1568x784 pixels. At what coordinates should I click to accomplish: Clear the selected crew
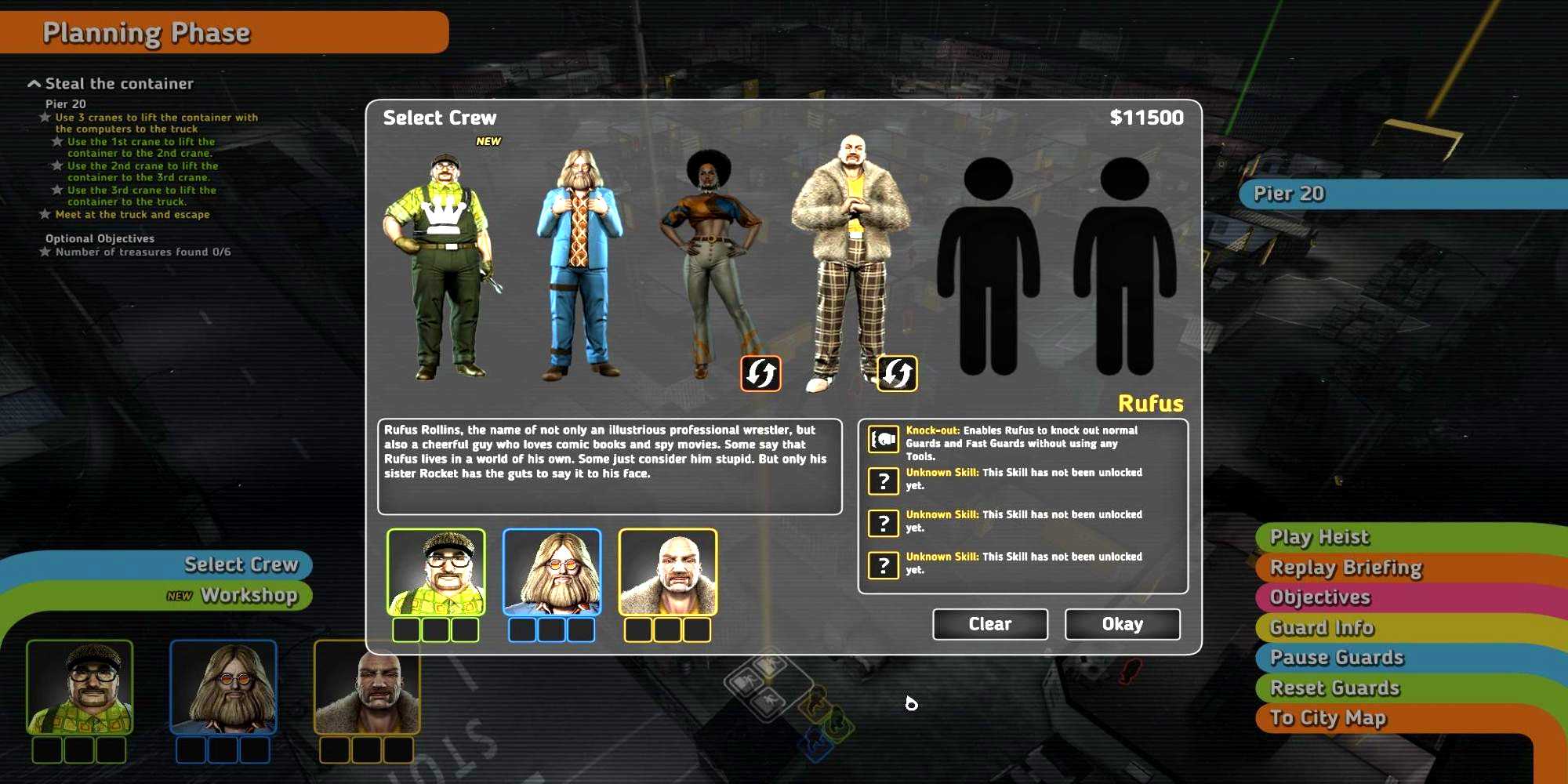click(x=989, y=624)
